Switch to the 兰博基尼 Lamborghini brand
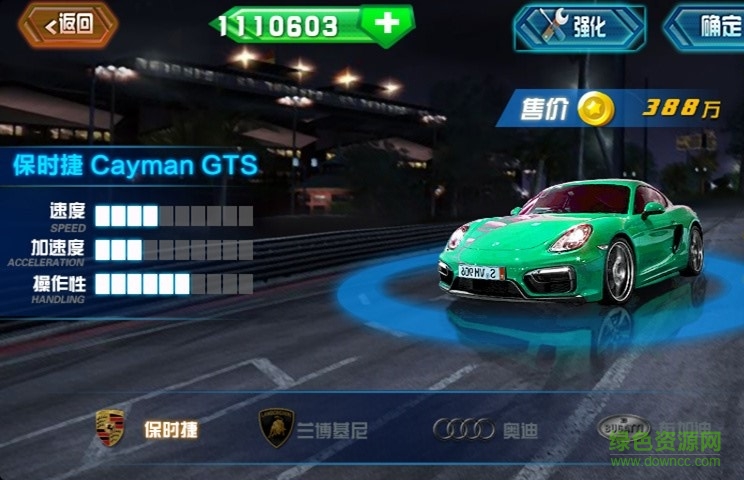 (x=313, y=430)
